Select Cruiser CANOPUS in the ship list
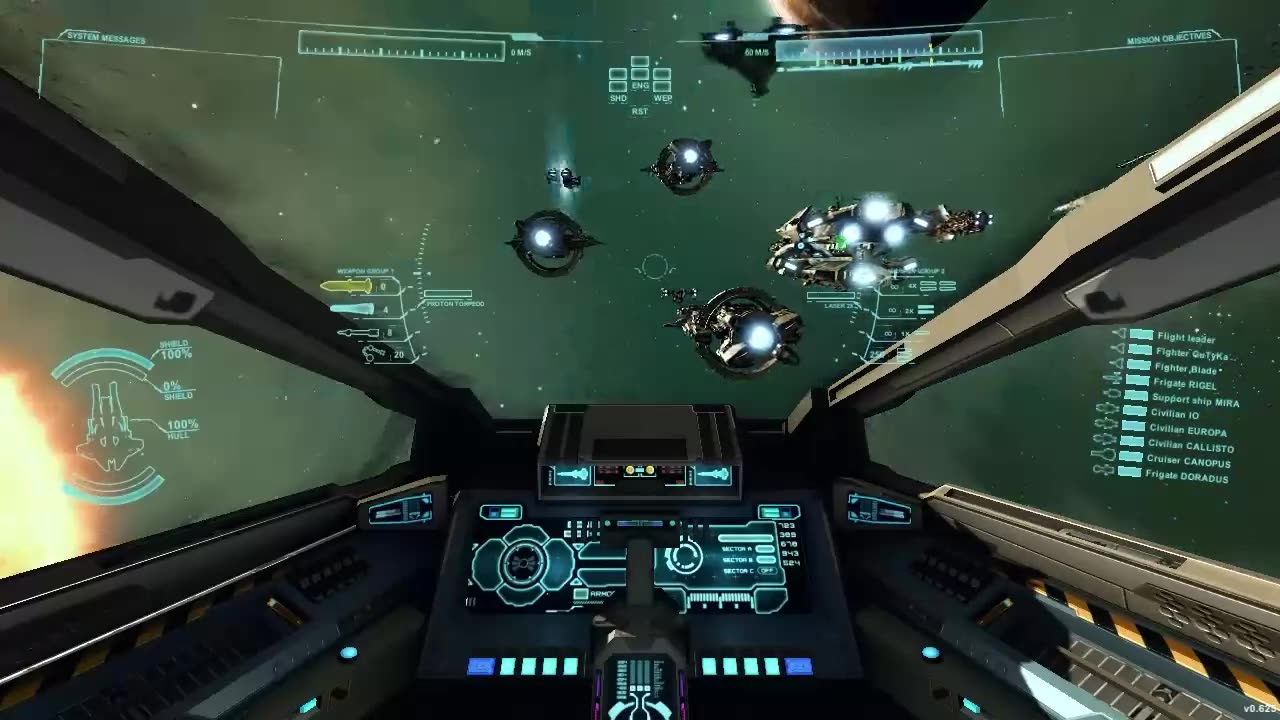 1189,461
